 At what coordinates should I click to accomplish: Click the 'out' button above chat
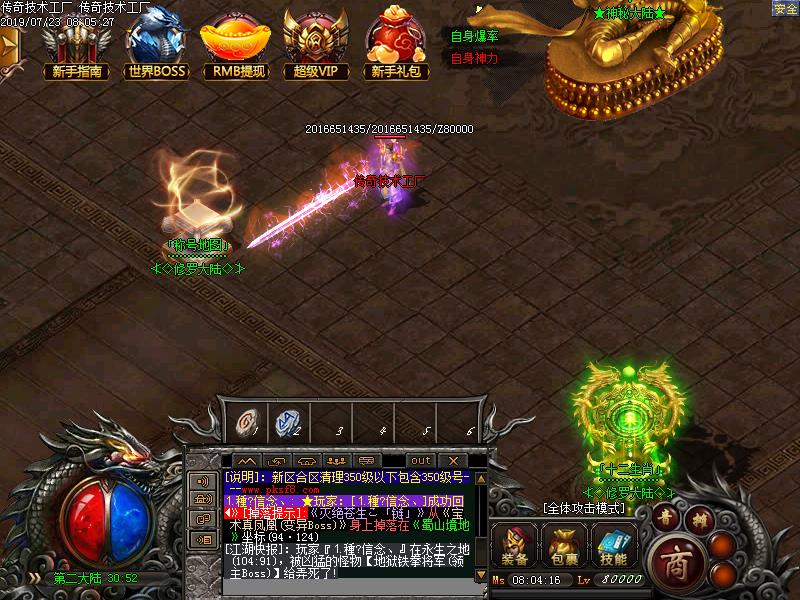tap(421, 461)
